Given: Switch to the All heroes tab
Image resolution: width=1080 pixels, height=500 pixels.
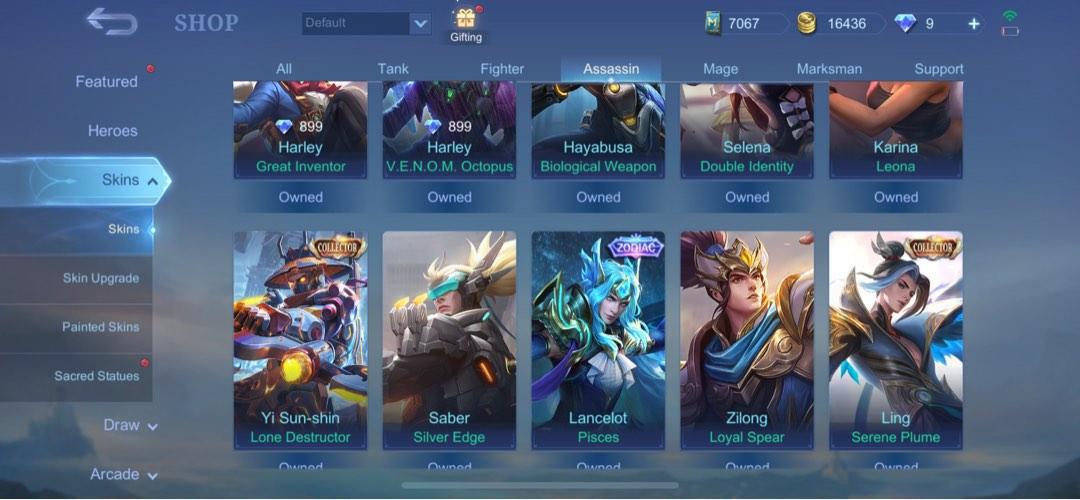Looking at the screenshot, I should (284, 69).
